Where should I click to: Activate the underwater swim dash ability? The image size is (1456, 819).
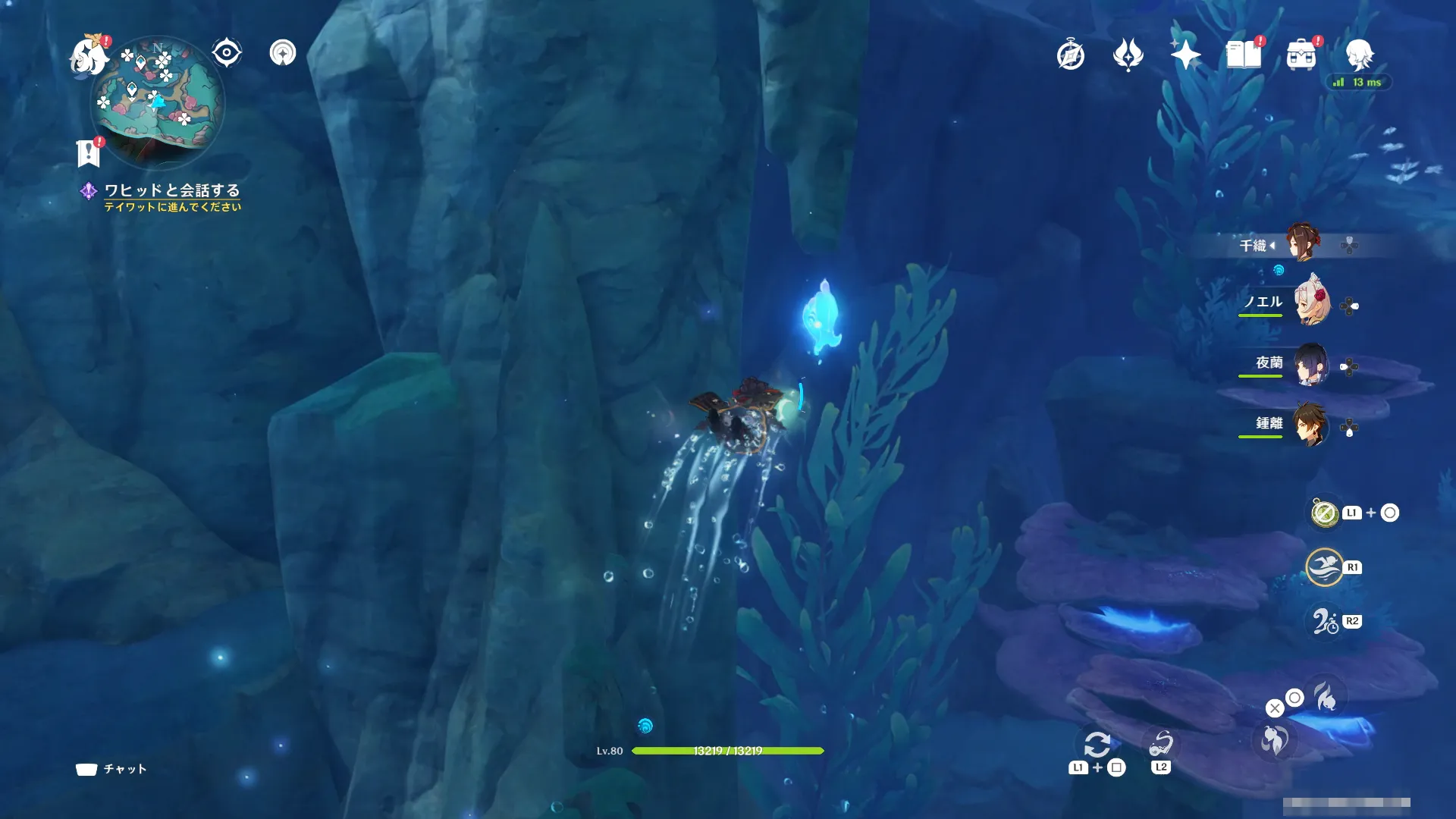pos(1324,567)
